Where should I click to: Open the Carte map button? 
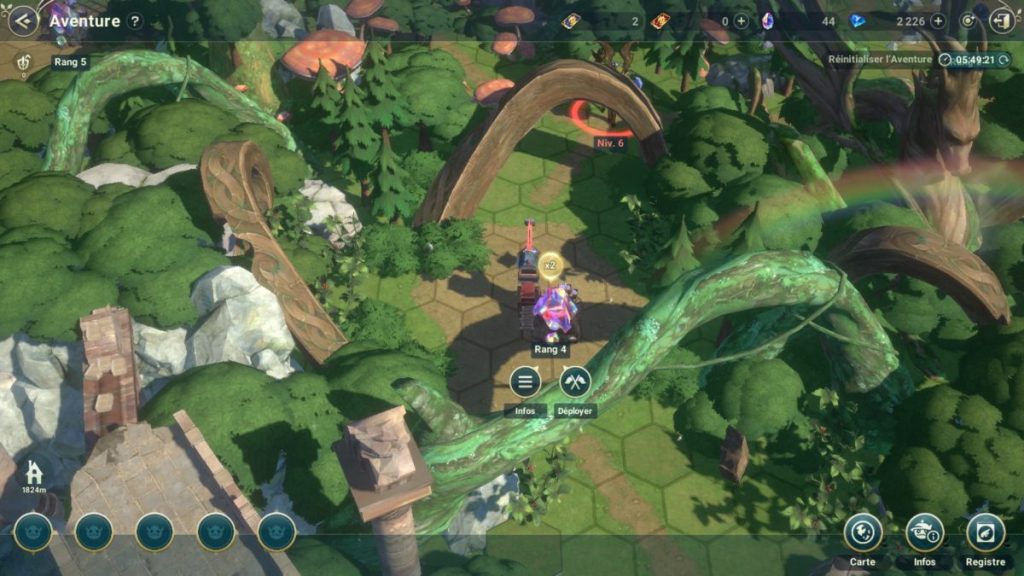click(862, 532)
